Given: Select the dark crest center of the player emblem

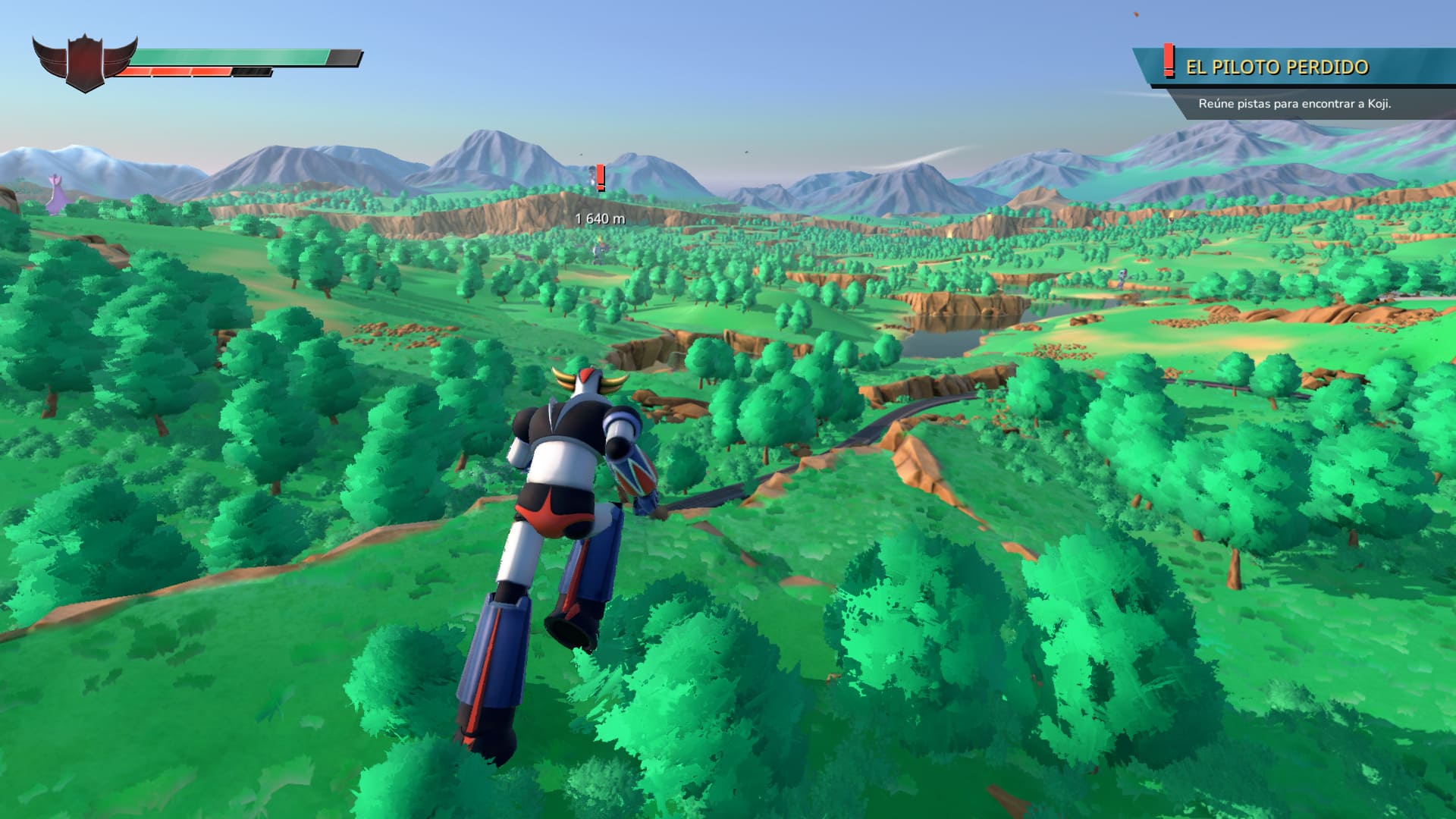Looking at the screenshot, I should point(83,59).
